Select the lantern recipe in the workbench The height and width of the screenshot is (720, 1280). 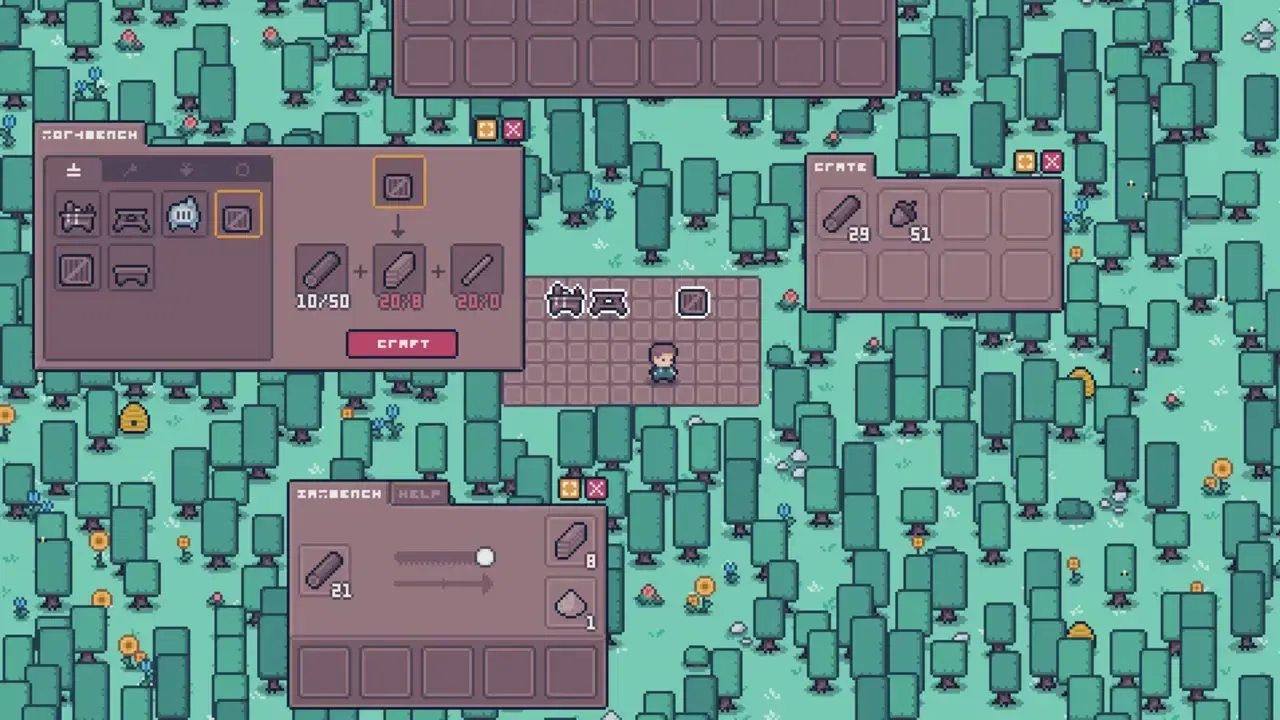pos(184,216)
